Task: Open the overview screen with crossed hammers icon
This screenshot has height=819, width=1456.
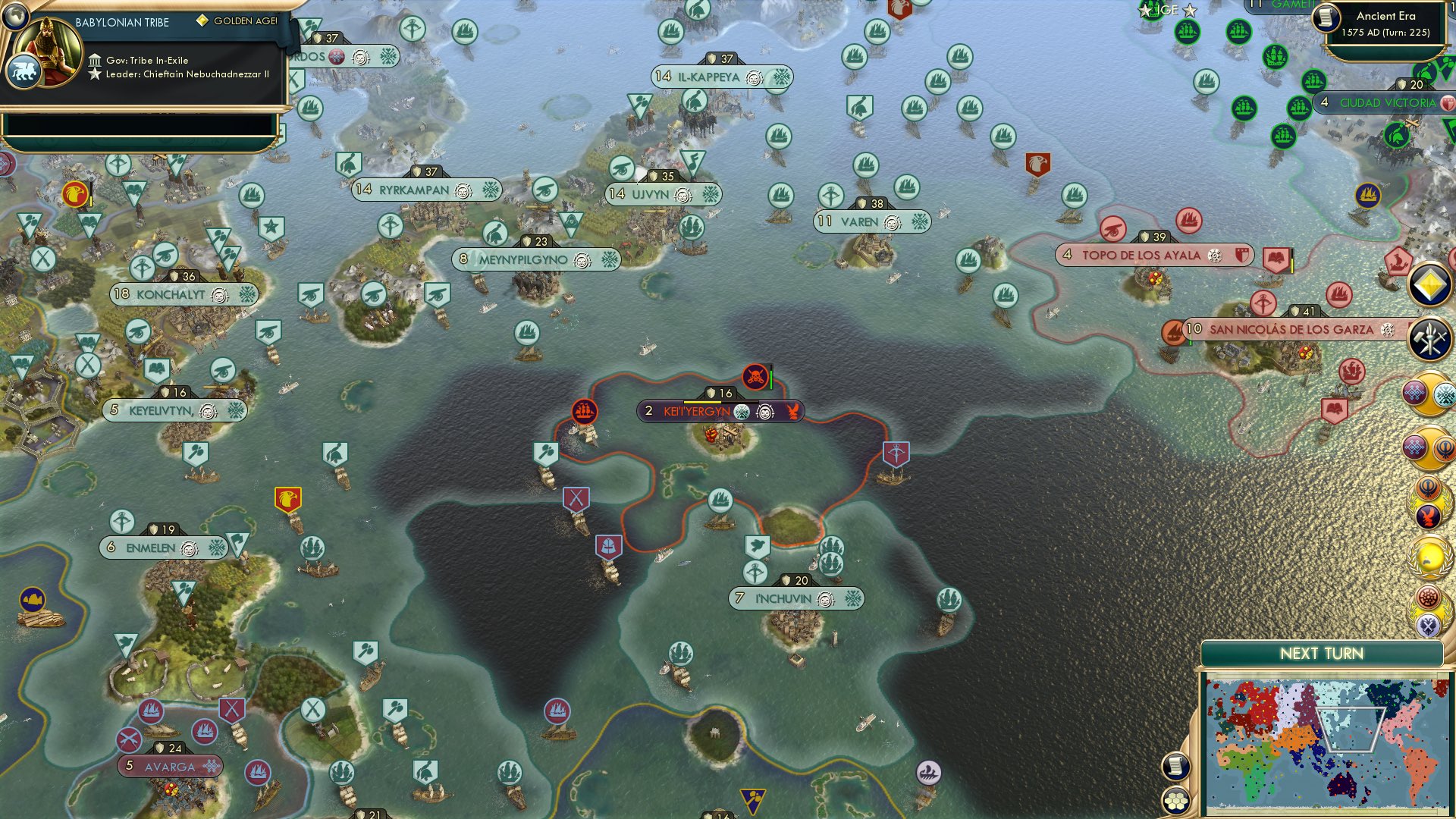Action: pyautogui.click(x=1429, y=340)
